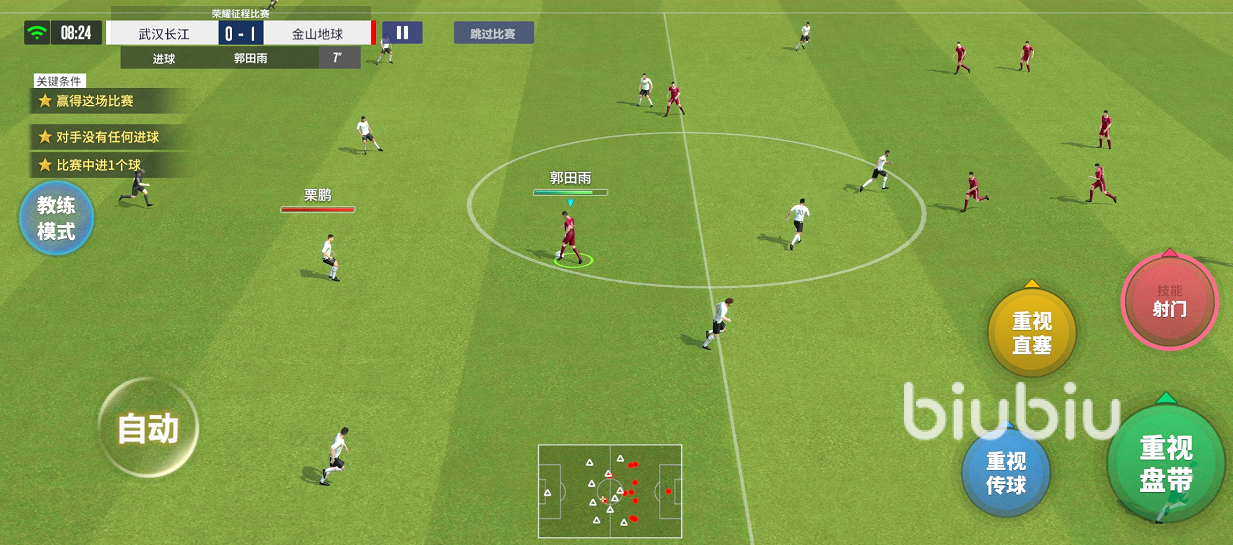This screenshot has height=545, width=1233.
Task: Activate the 射门 shoot skill
Action: [x=1169, y=301]
